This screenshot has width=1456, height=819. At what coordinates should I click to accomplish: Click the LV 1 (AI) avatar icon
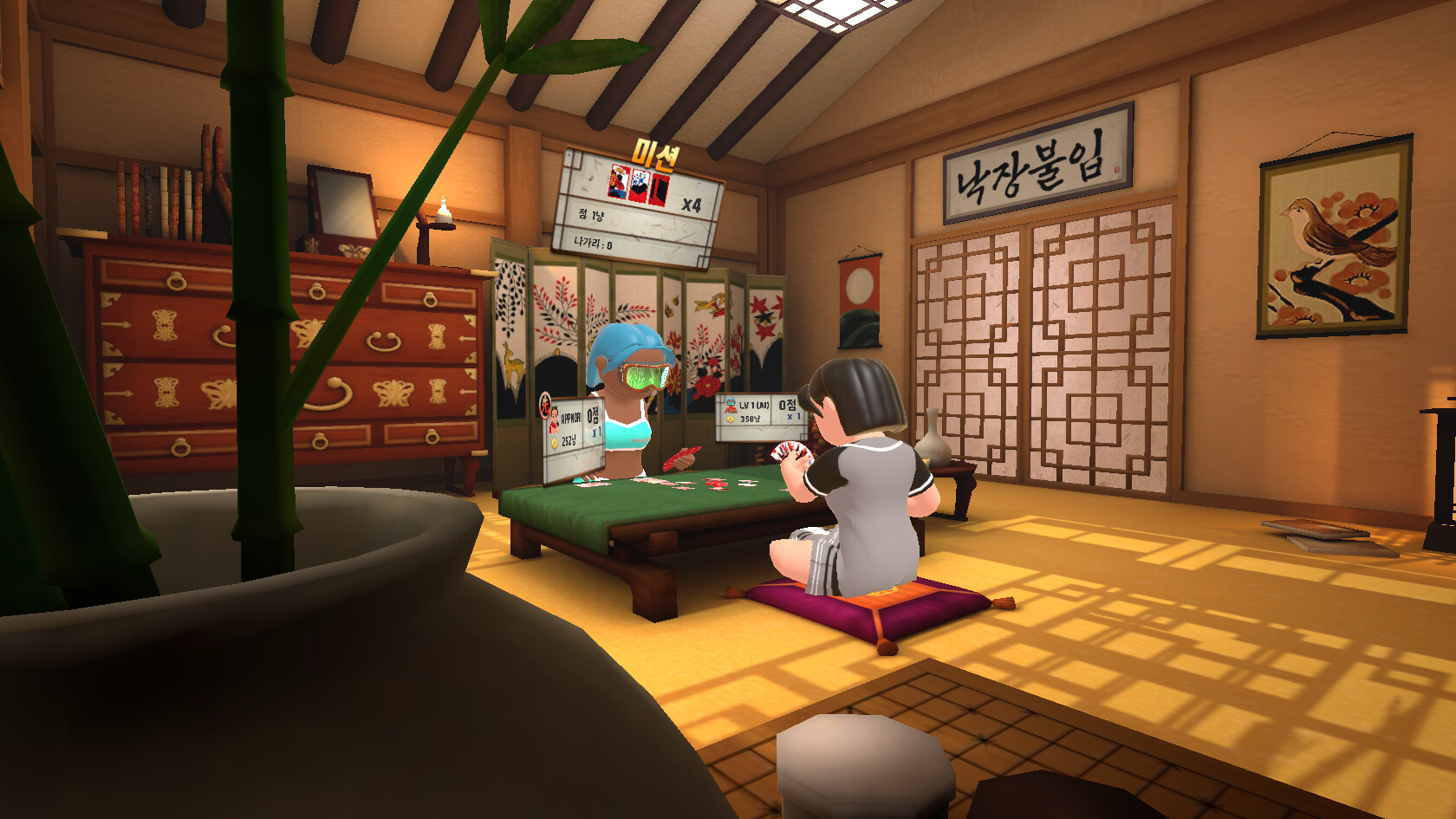[731, 406]
